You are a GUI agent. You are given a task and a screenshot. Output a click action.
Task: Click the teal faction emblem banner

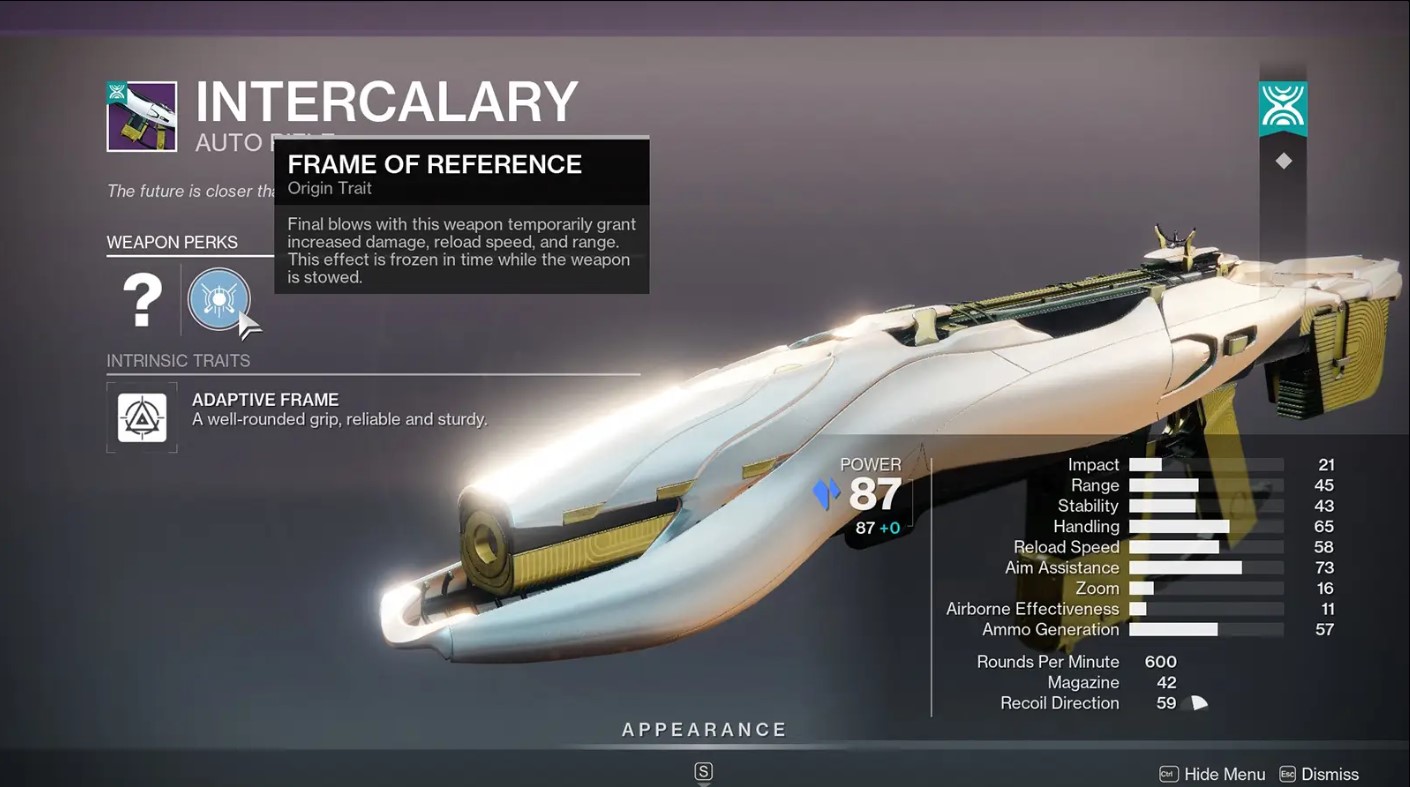tap(1282, 108)
